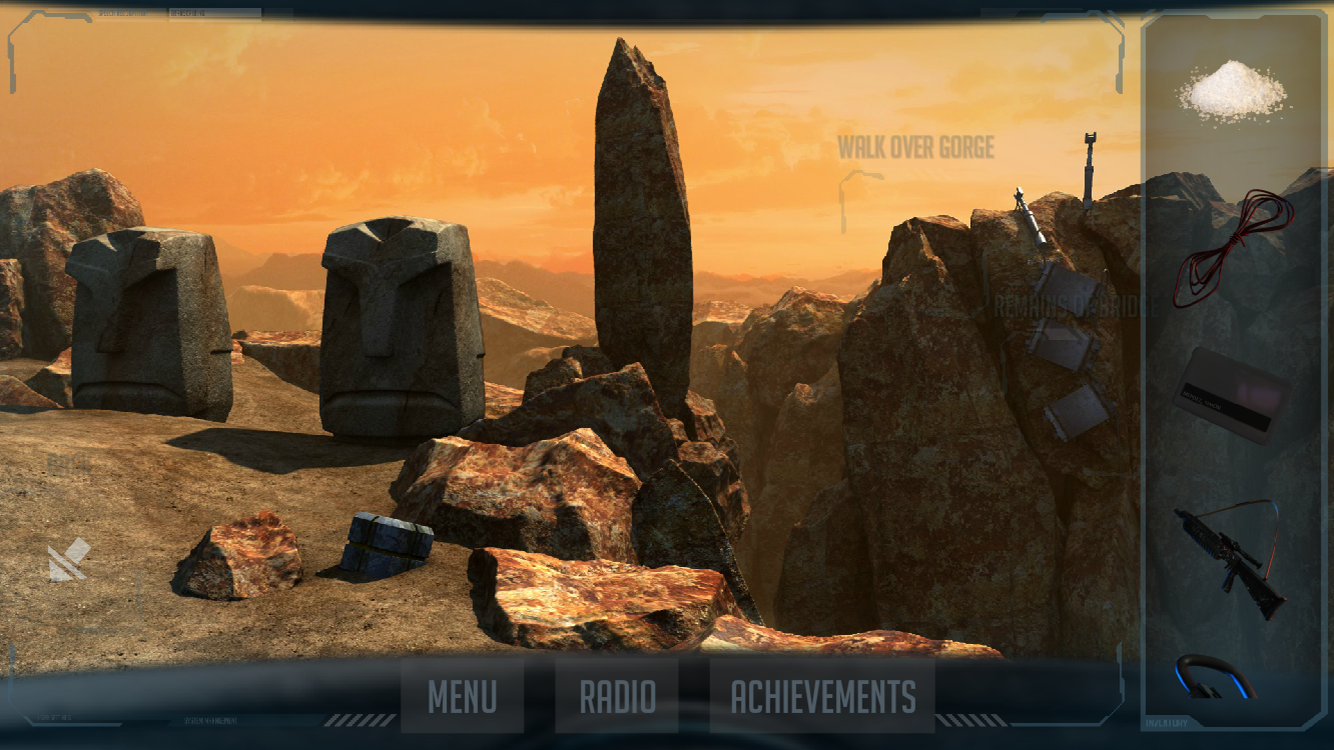View the ACHIEVEMENTS screen

822,696
